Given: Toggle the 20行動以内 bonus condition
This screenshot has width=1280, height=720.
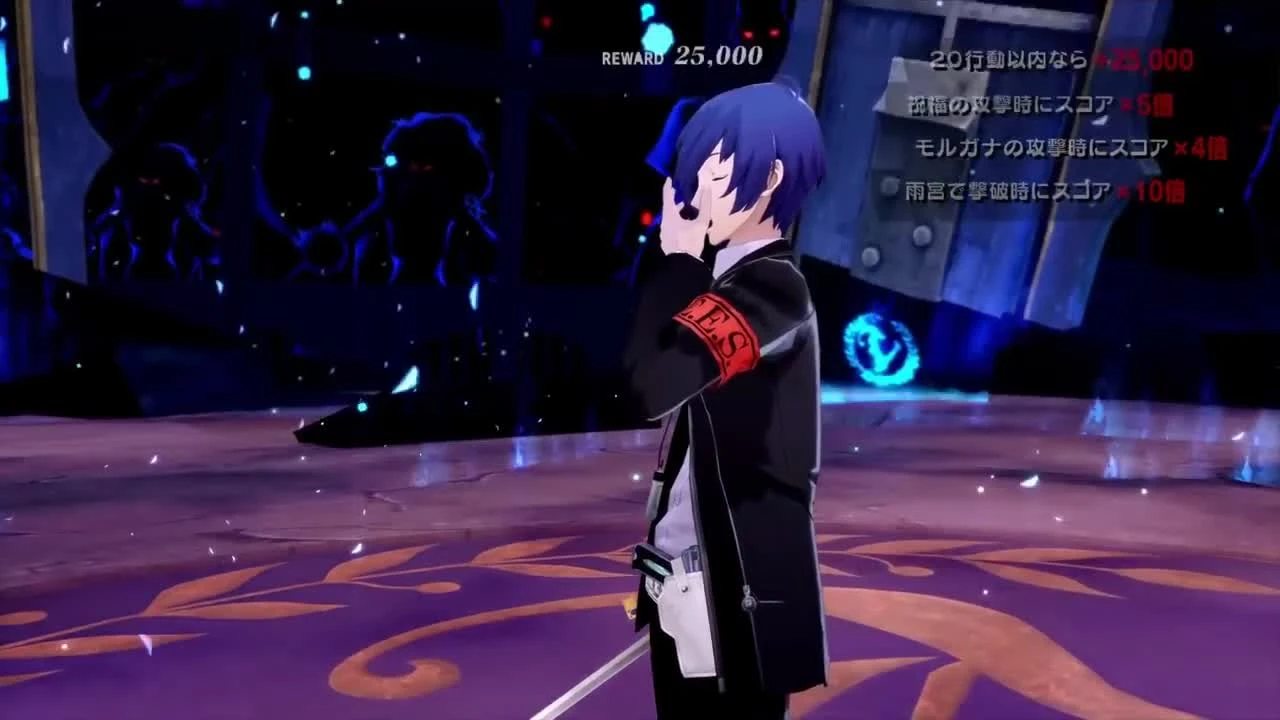Looking at the screenshot, I should (x=1000, y=59).
